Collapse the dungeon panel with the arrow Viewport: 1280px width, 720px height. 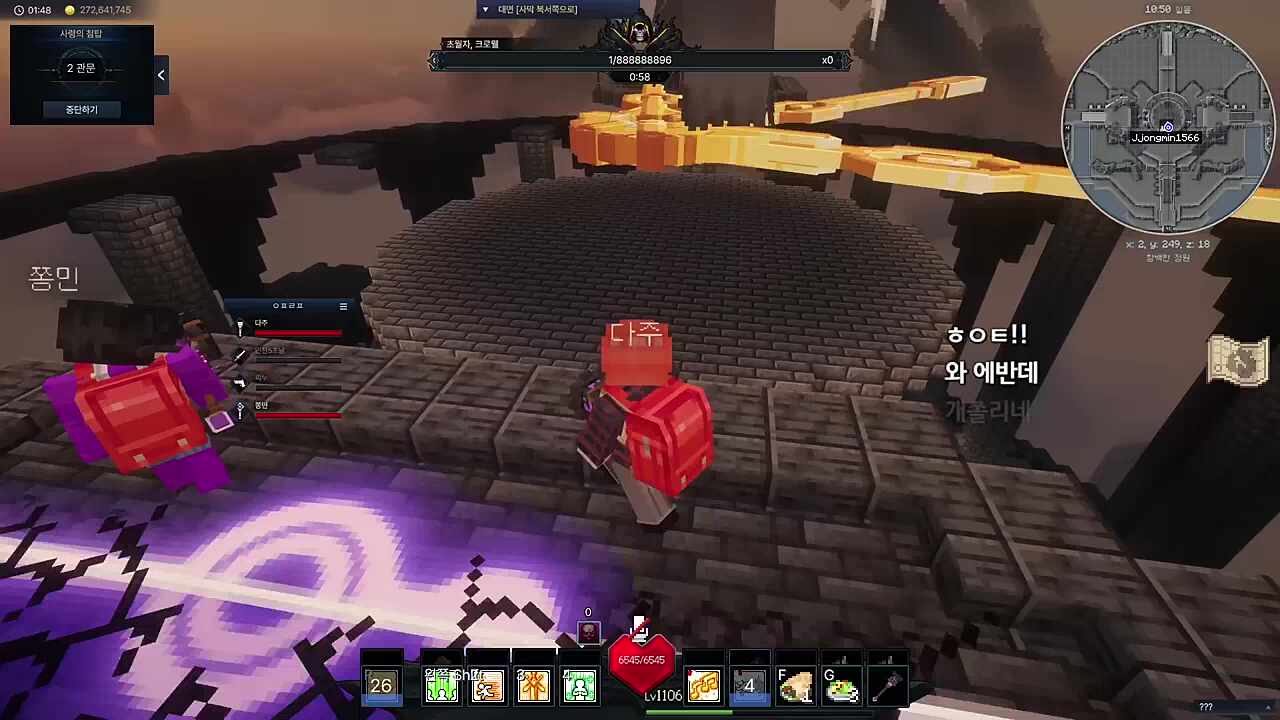pos(161,75)
